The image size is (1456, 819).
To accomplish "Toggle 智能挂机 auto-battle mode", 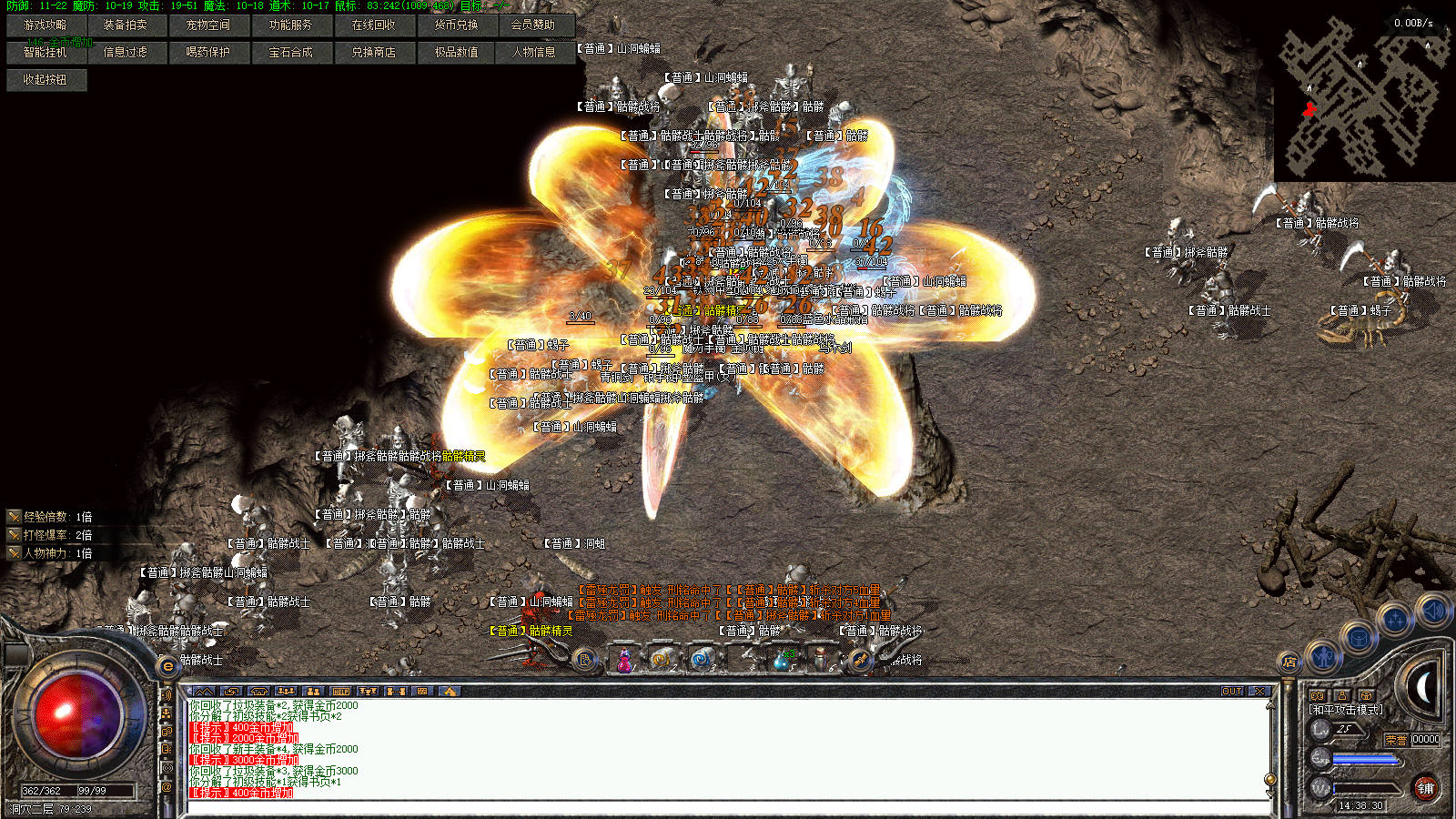I will (45, 53).
